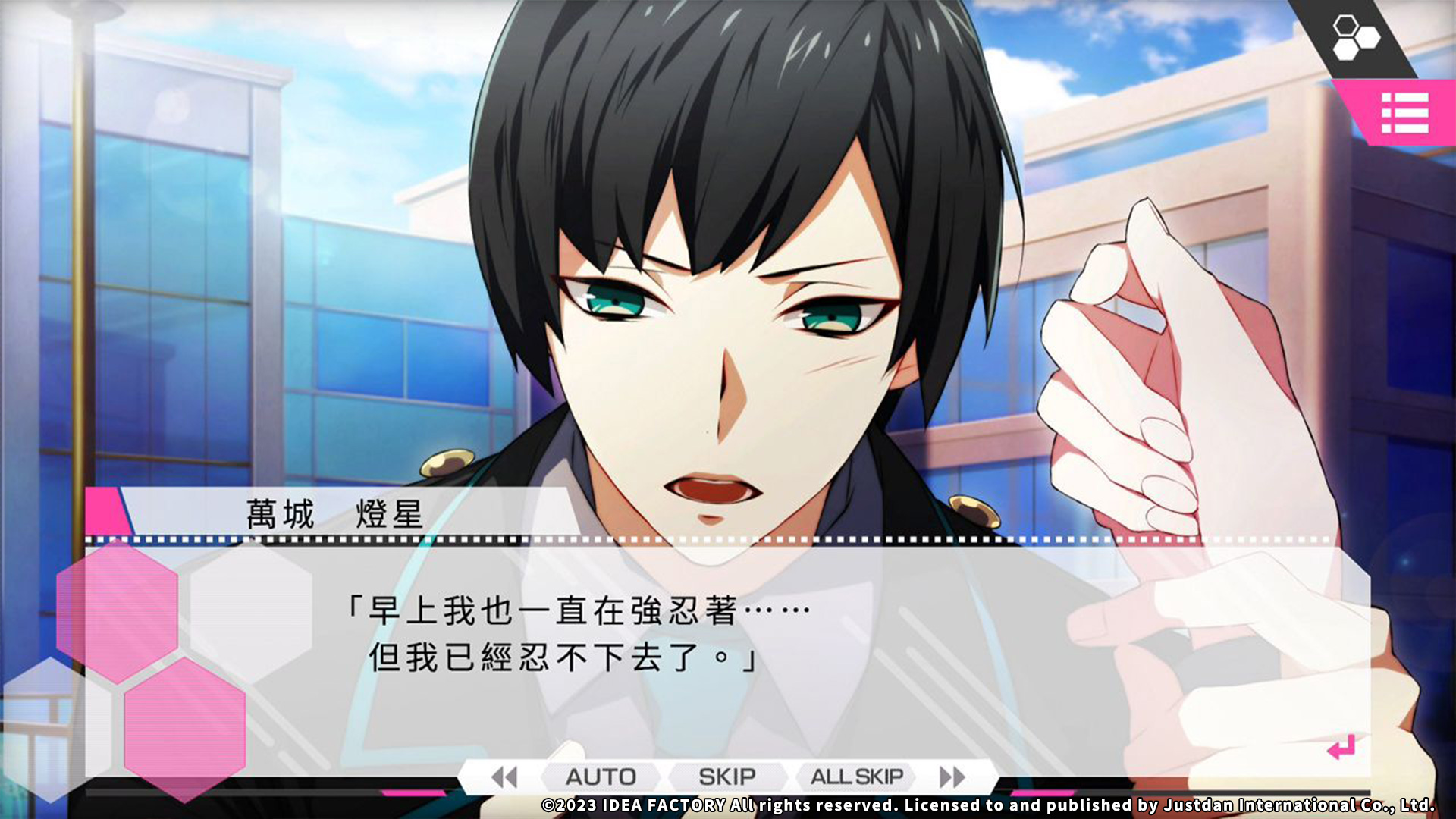Click the rewind double-arrow button
The height and width of the screenshot is (819, 1456).
(x=504, y=777)
